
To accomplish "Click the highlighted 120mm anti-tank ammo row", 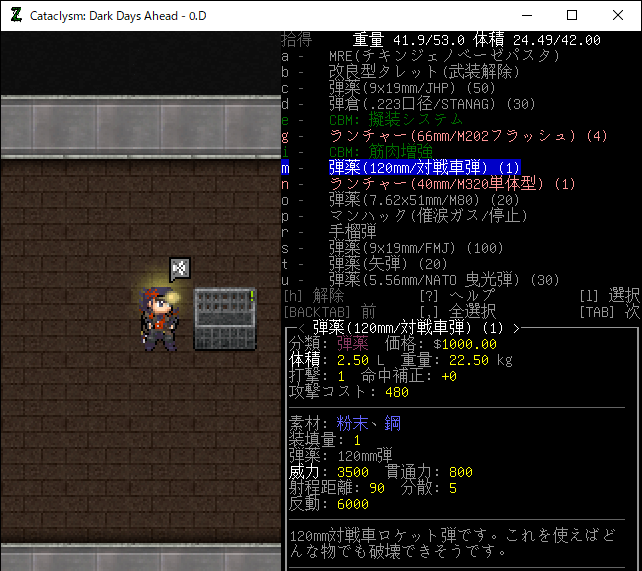I will [425, 168].
